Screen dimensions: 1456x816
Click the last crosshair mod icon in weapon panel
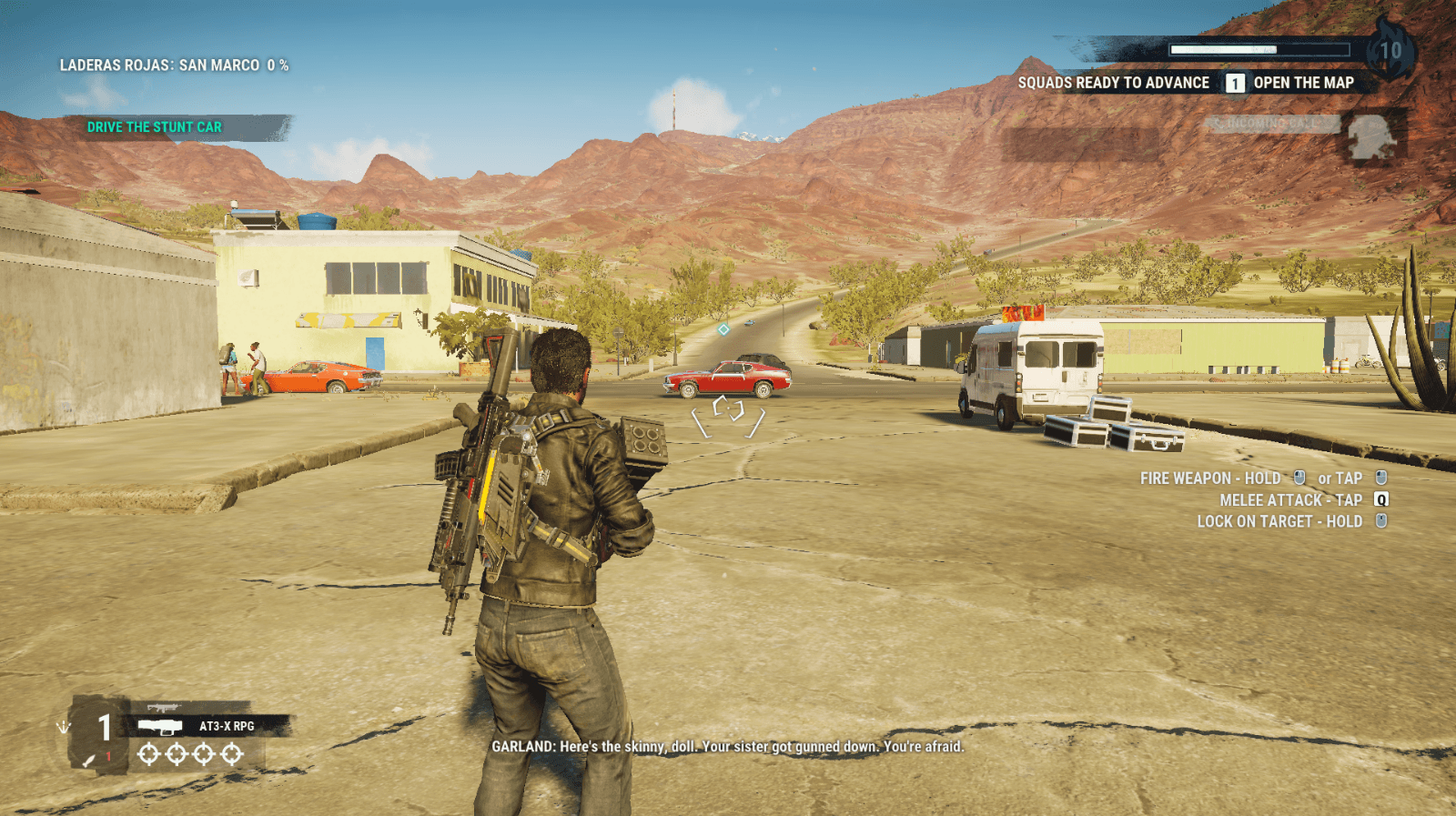[230, 754]
